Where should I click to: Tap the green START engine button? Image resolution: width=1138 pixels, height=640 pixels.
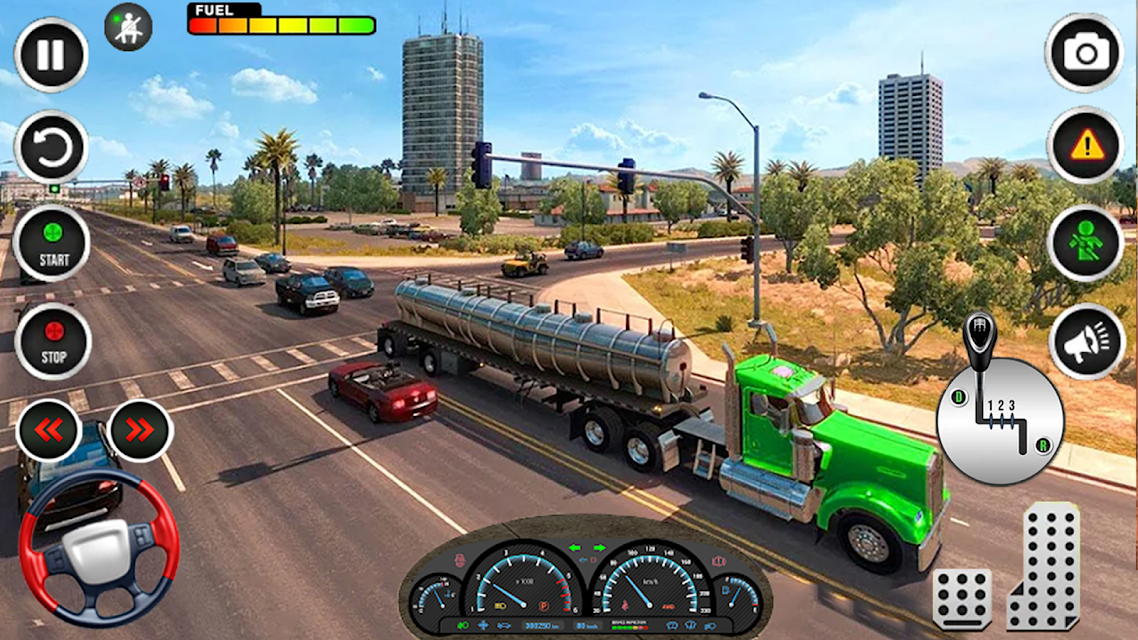(x=52, y=243)
